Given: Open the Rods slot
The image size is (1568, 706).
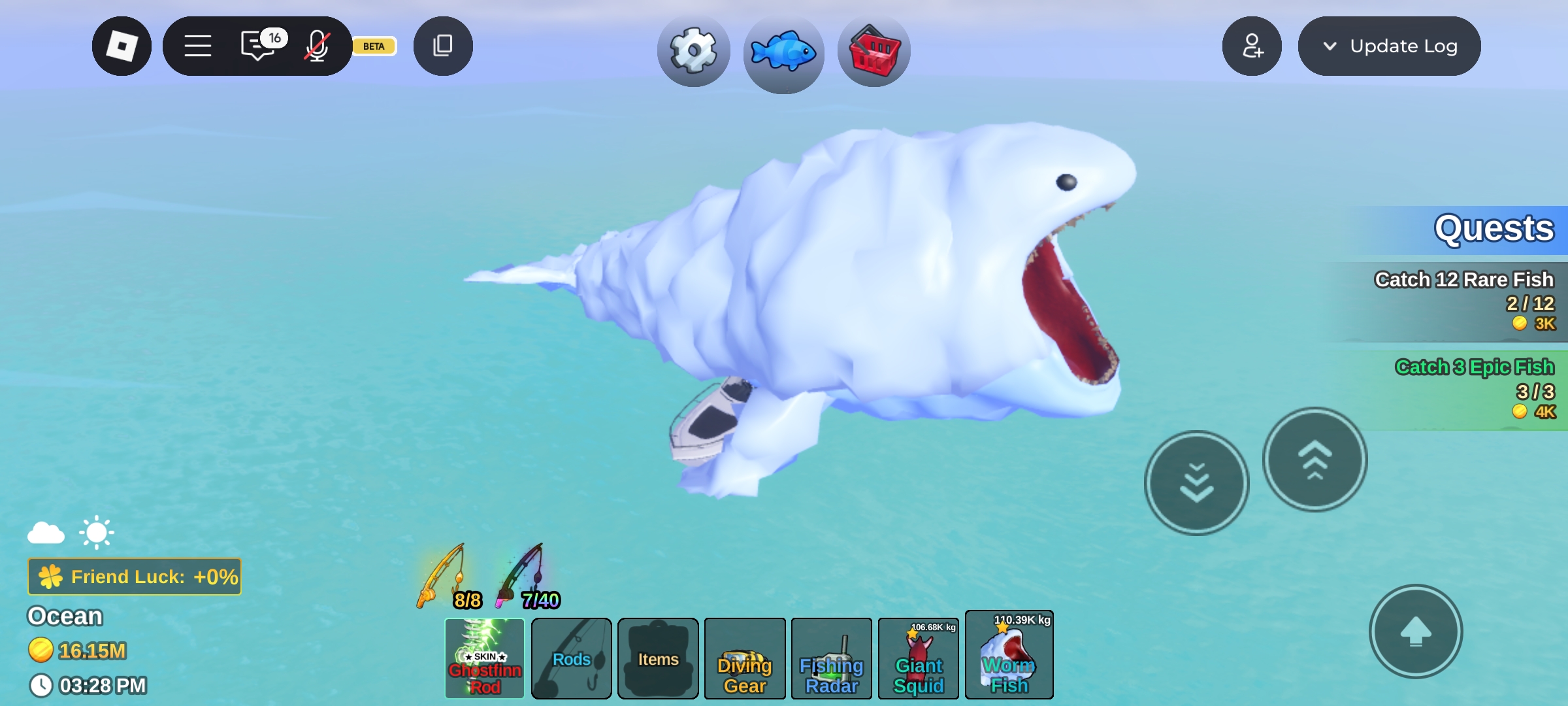Looking at the screenshot, I should 572,658.
